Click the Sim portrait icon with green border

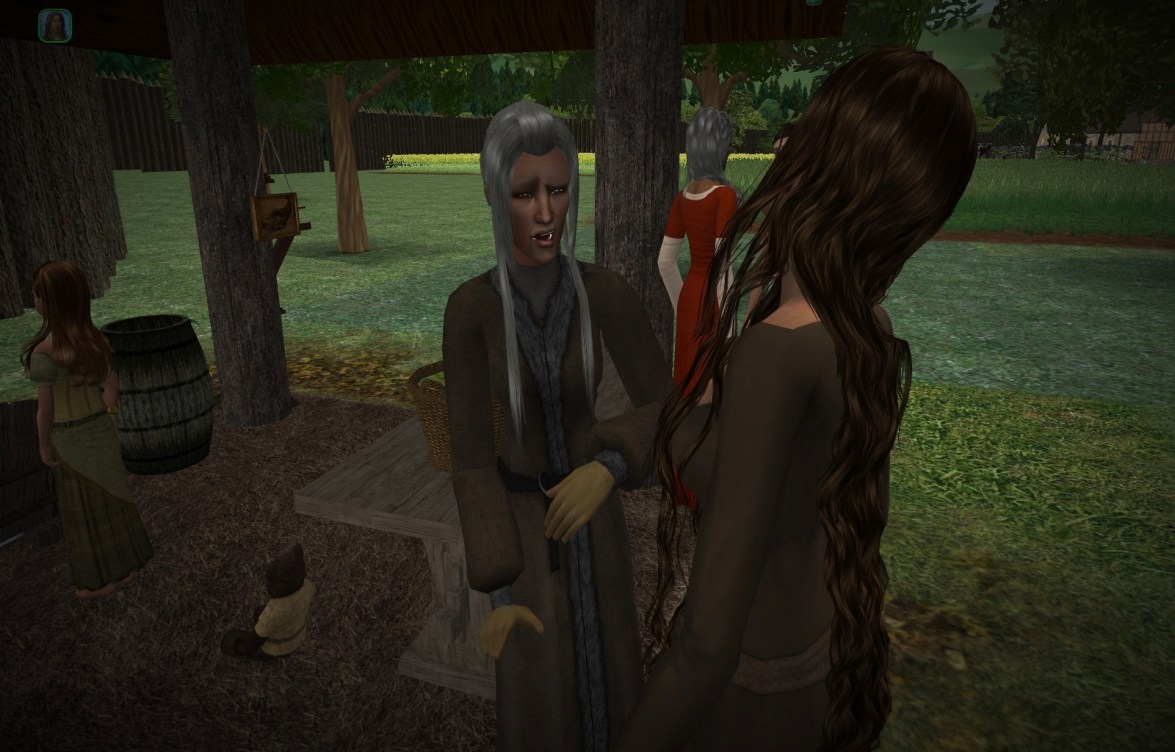point(54,25)
